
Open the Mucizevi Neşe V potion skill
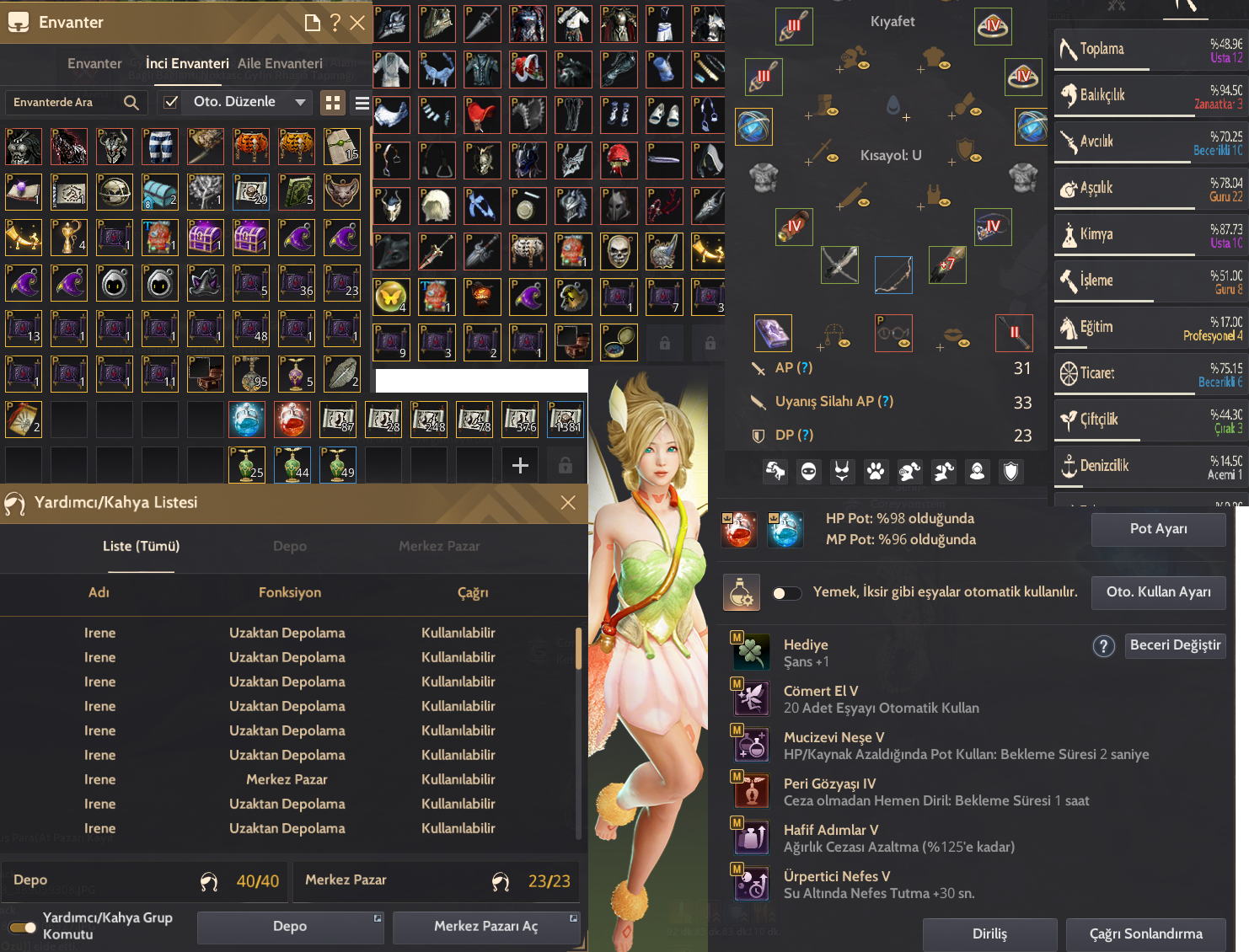(752, 745)
